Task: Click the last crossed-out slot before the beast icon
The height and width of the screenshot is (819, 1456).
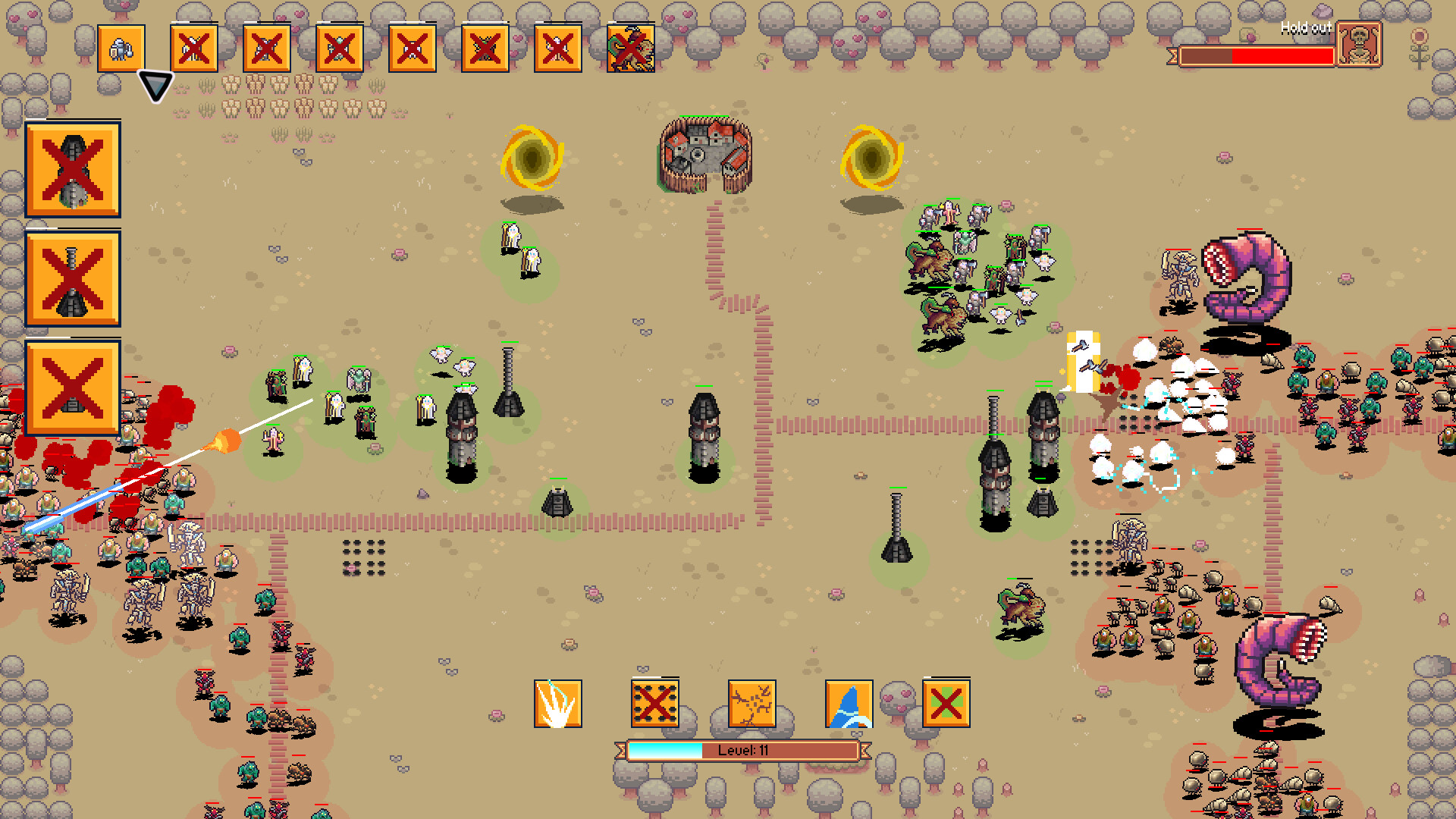Action: click(558, 48)
